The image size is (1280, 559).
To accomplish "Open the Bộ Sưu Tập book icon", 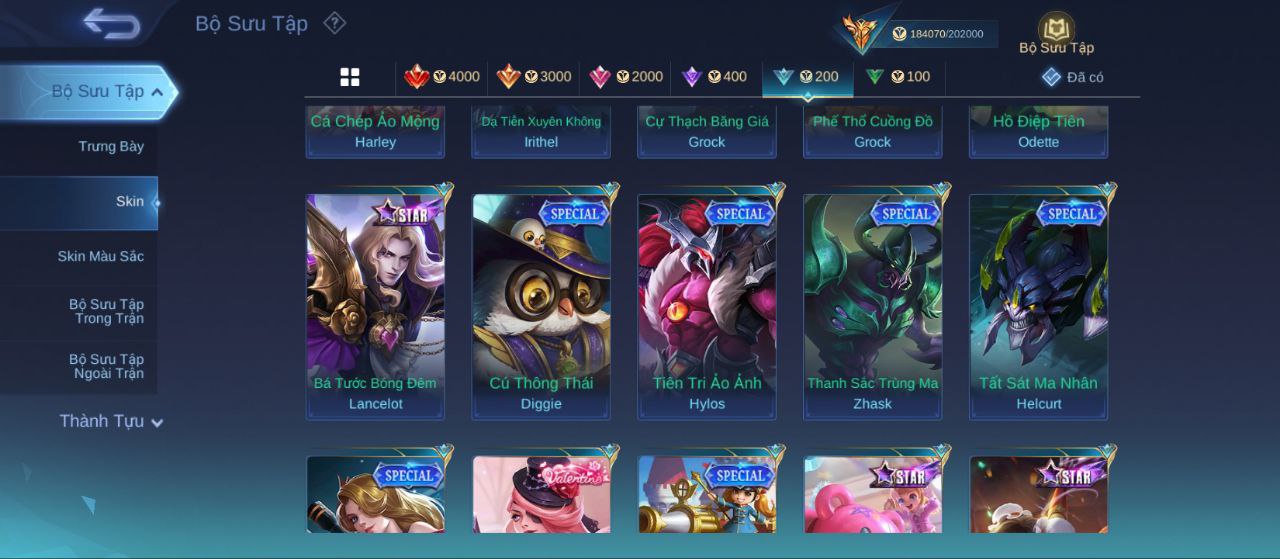I will coord(1056,33).
